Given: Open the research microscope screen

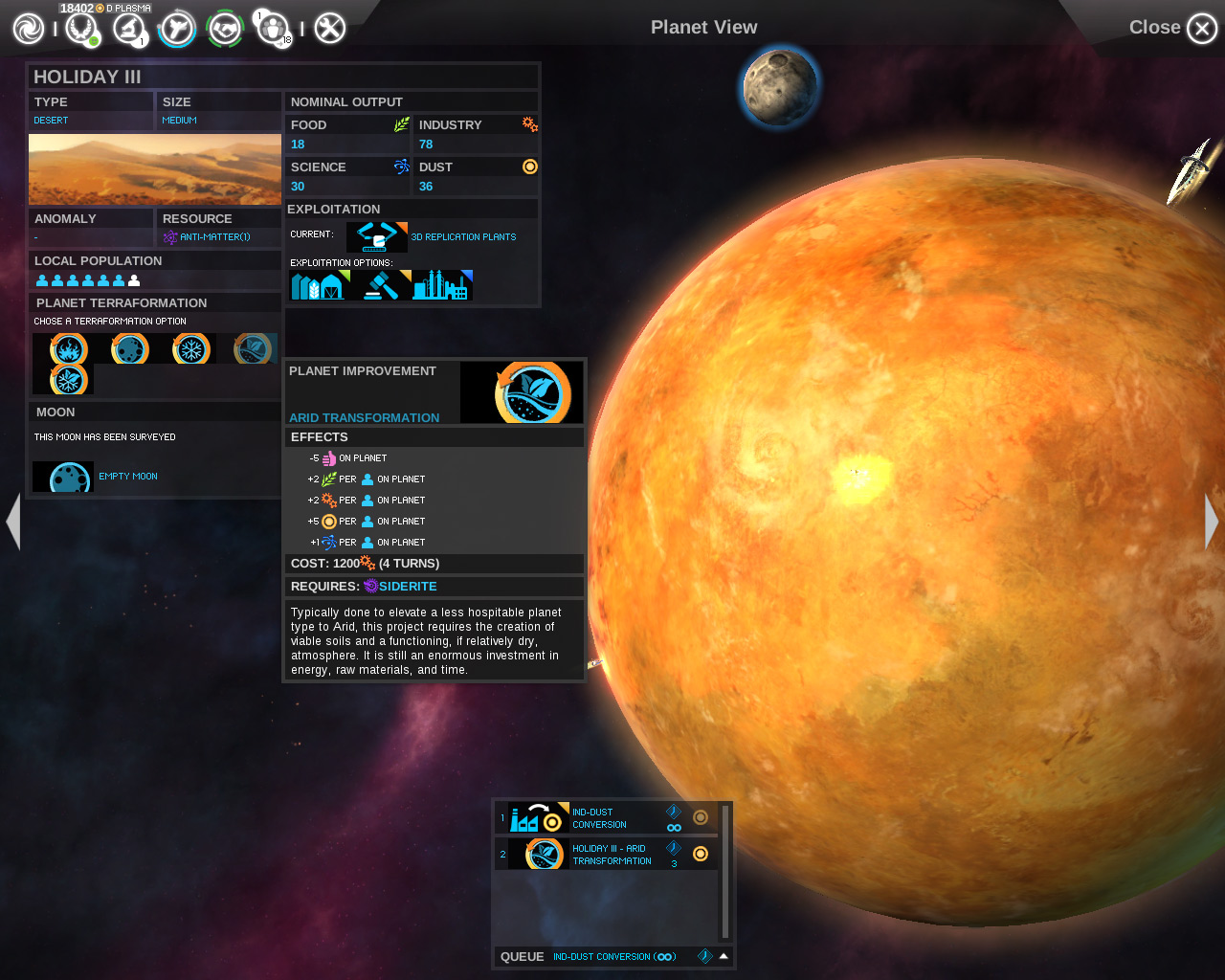Looking at the screenshot, I should 128,29.
